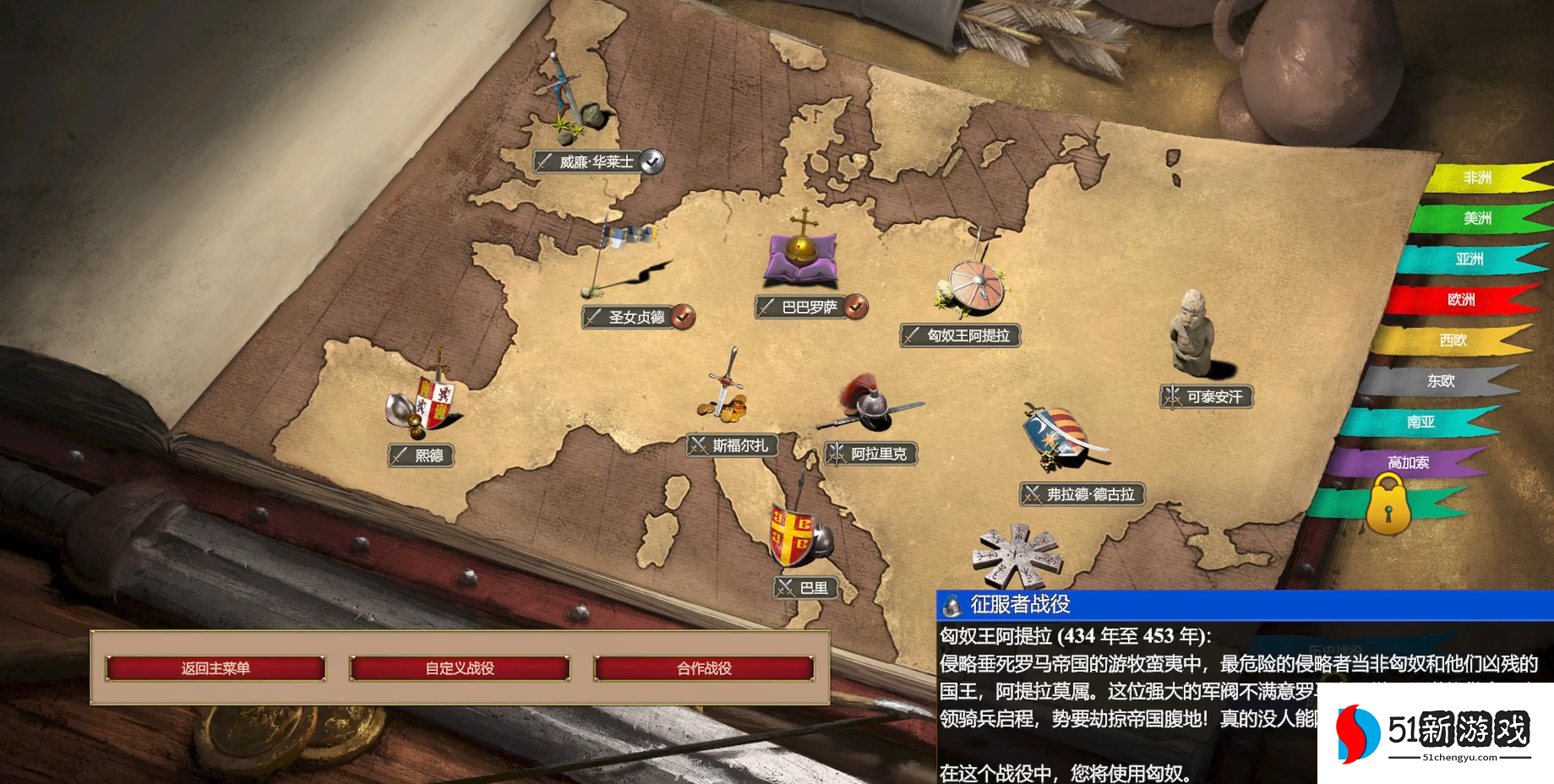Image resolution: width=1554 pixels, height=784 pixels.
Task: Pick the 匈奴王阿提拉 campaign
Action: pyautogui.click(x=968, y=335)
